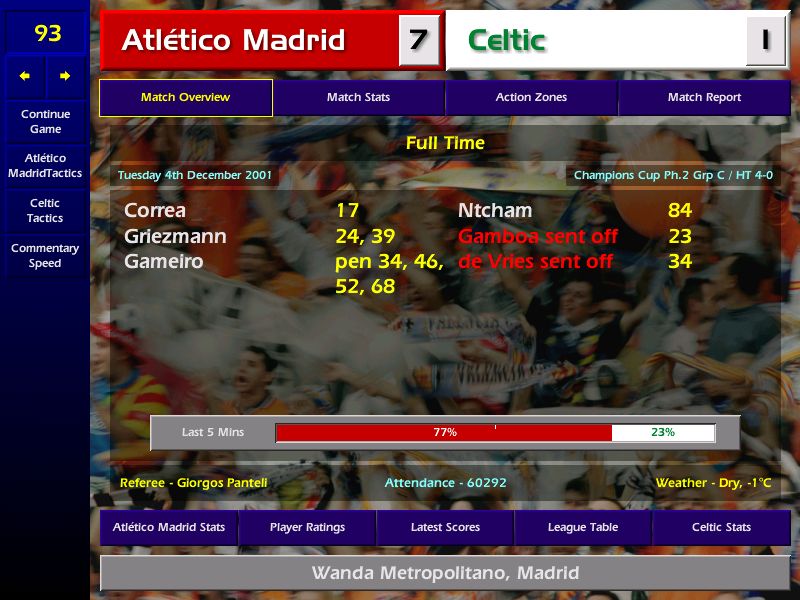View Latest Scores
This screenshot has width=800, height=600.
coord(445,527)
